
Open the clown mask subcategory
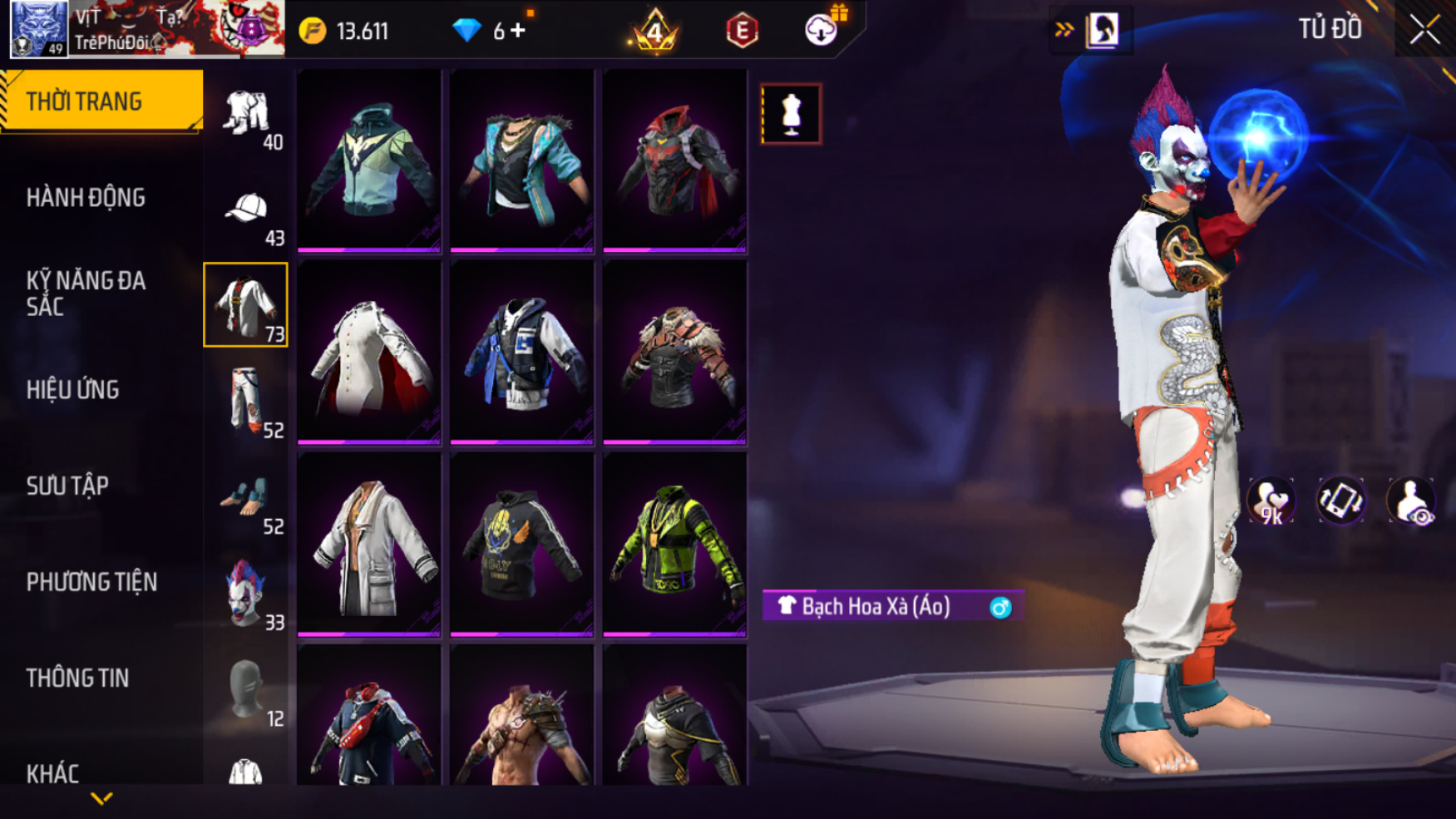[246, 594]
